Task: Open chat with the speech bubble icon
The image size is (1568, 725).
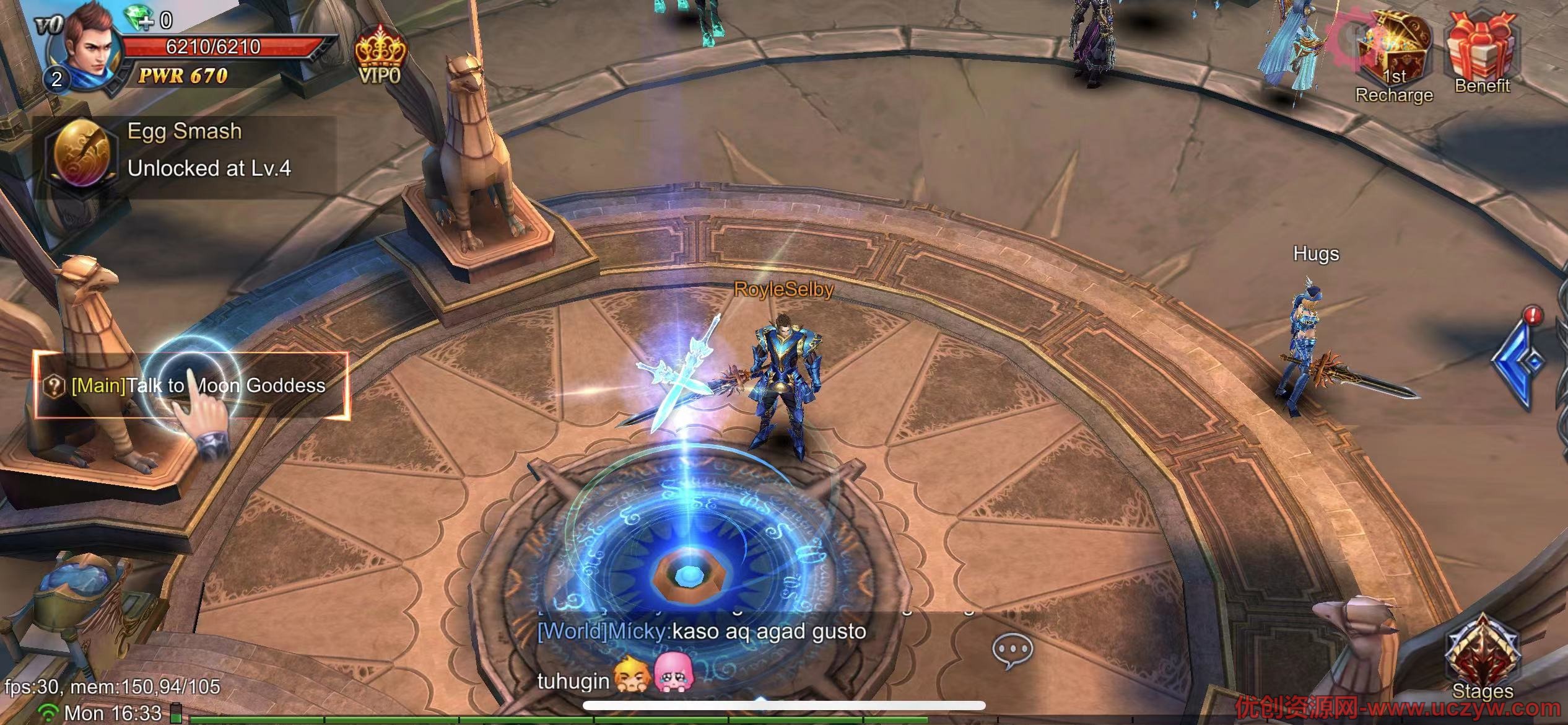Action: coord(1012,651)
